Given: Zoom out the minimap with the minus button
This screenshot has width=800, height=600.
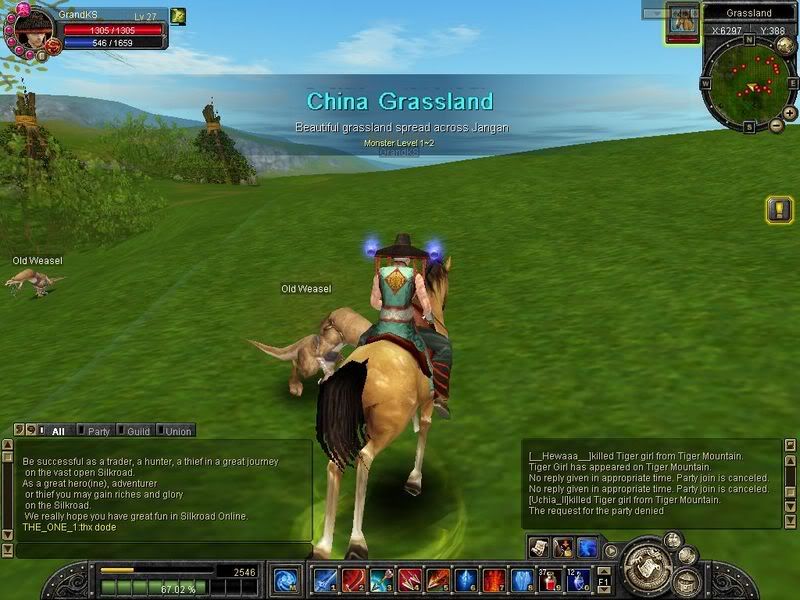Looking at the screenshot, I should tap(776, 126).
